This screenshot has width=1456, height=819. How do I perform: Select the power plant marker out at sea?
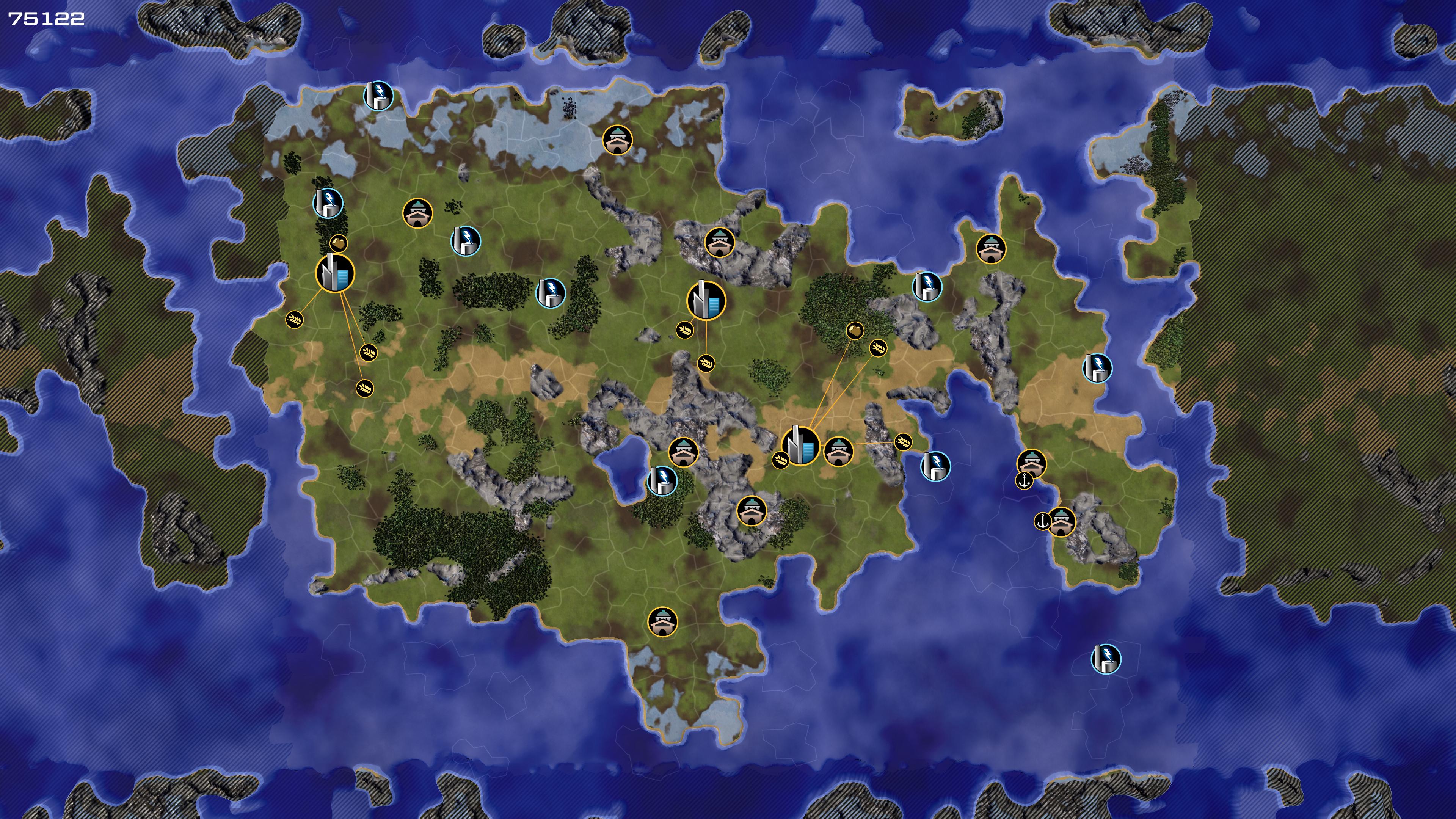pos(1106,659)
